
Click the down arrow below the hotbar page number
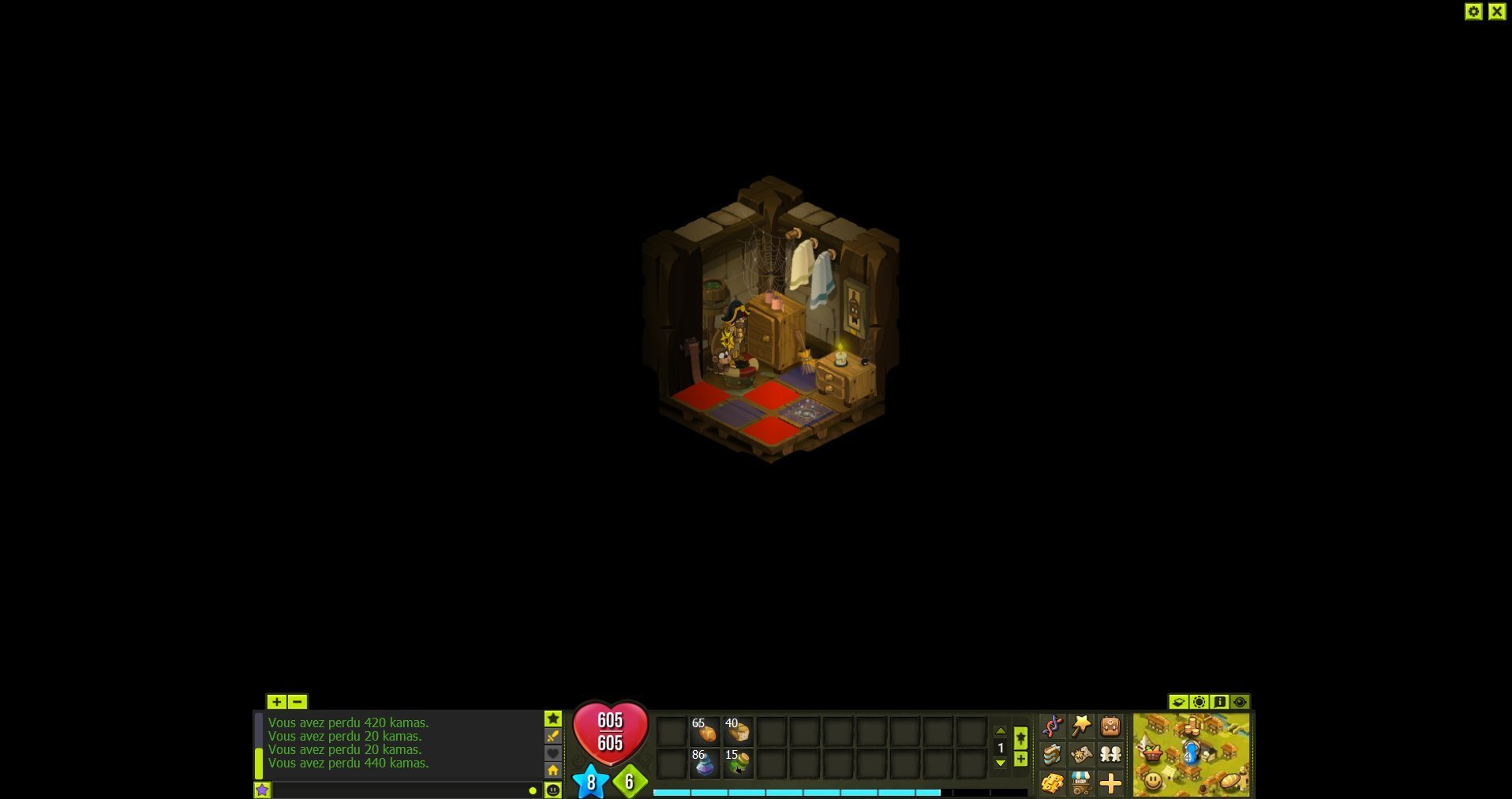[1001, 763]
